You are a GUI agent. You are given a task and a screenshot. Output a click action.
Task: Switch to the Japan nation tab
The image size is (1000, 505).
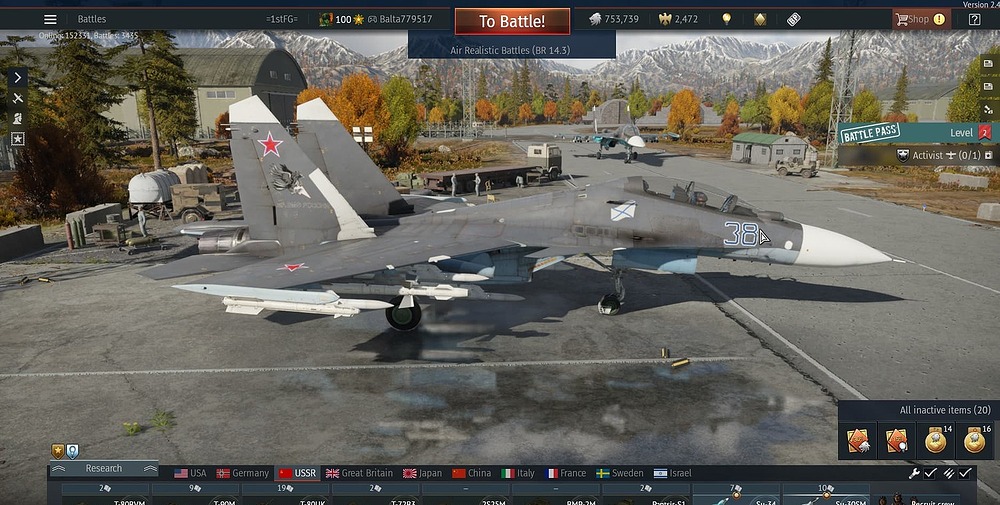click(x=422, y=473)
